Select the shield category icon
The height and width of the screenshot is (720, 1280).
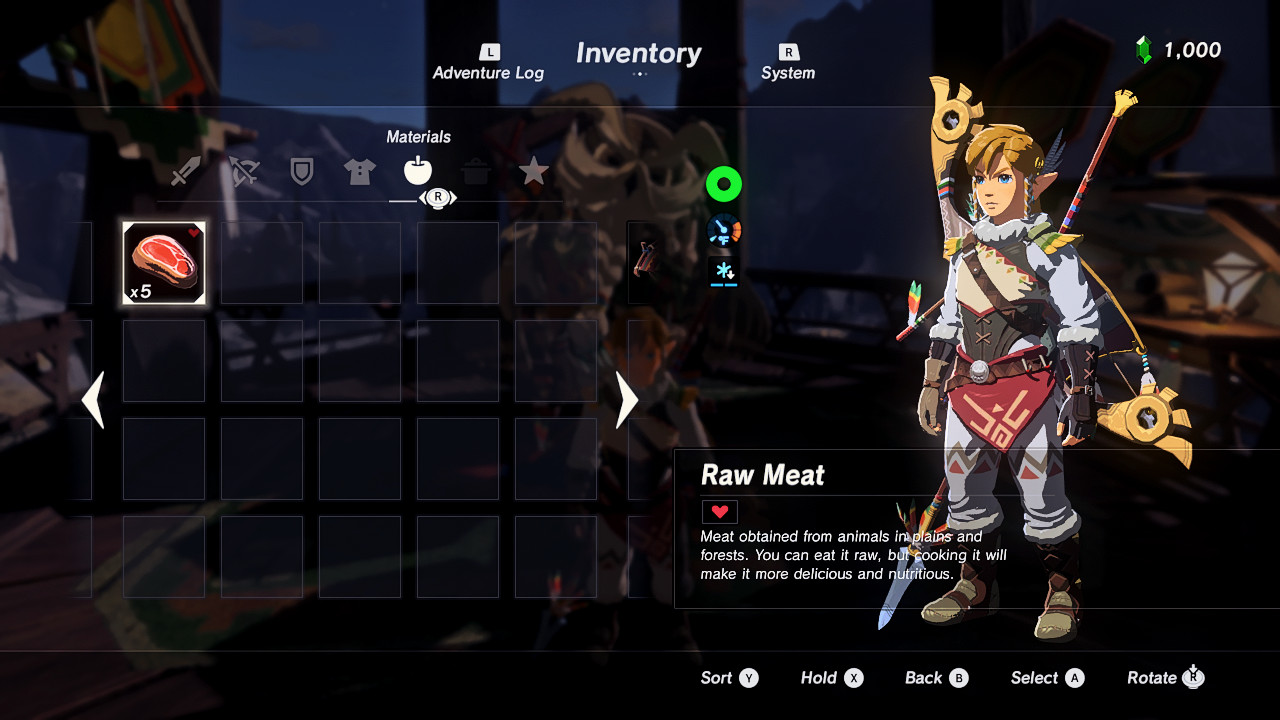(x=301, y=170)
